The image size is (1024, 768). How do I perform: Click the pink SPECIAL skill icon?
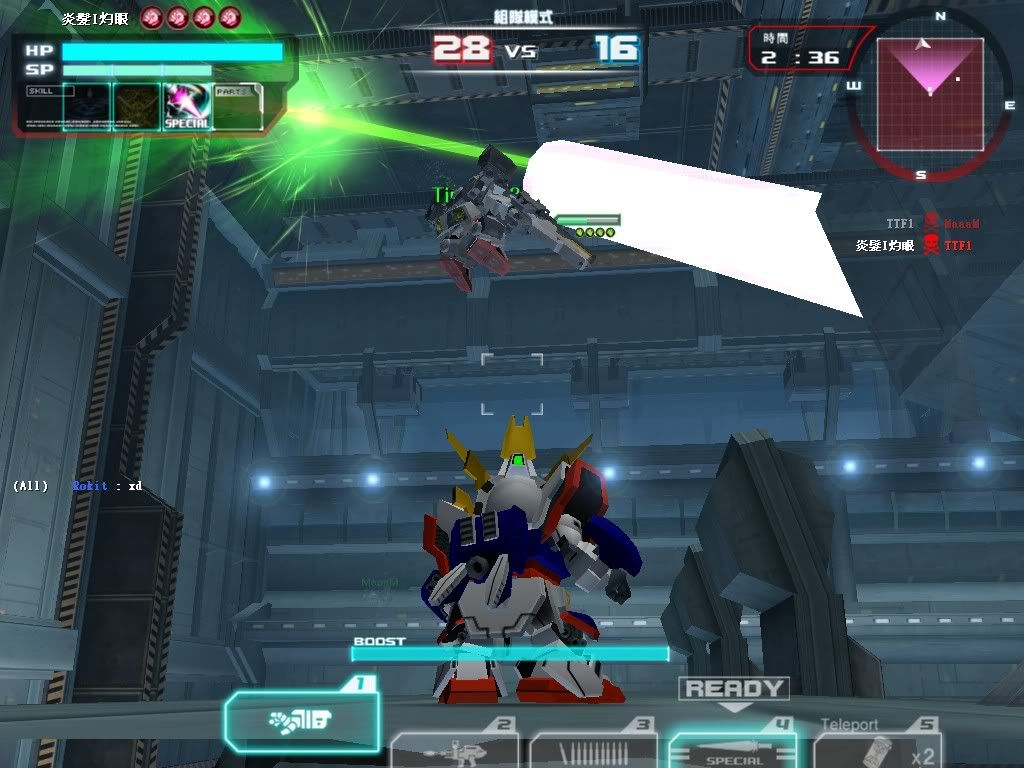pyautogui.click(x=186, y=107)
